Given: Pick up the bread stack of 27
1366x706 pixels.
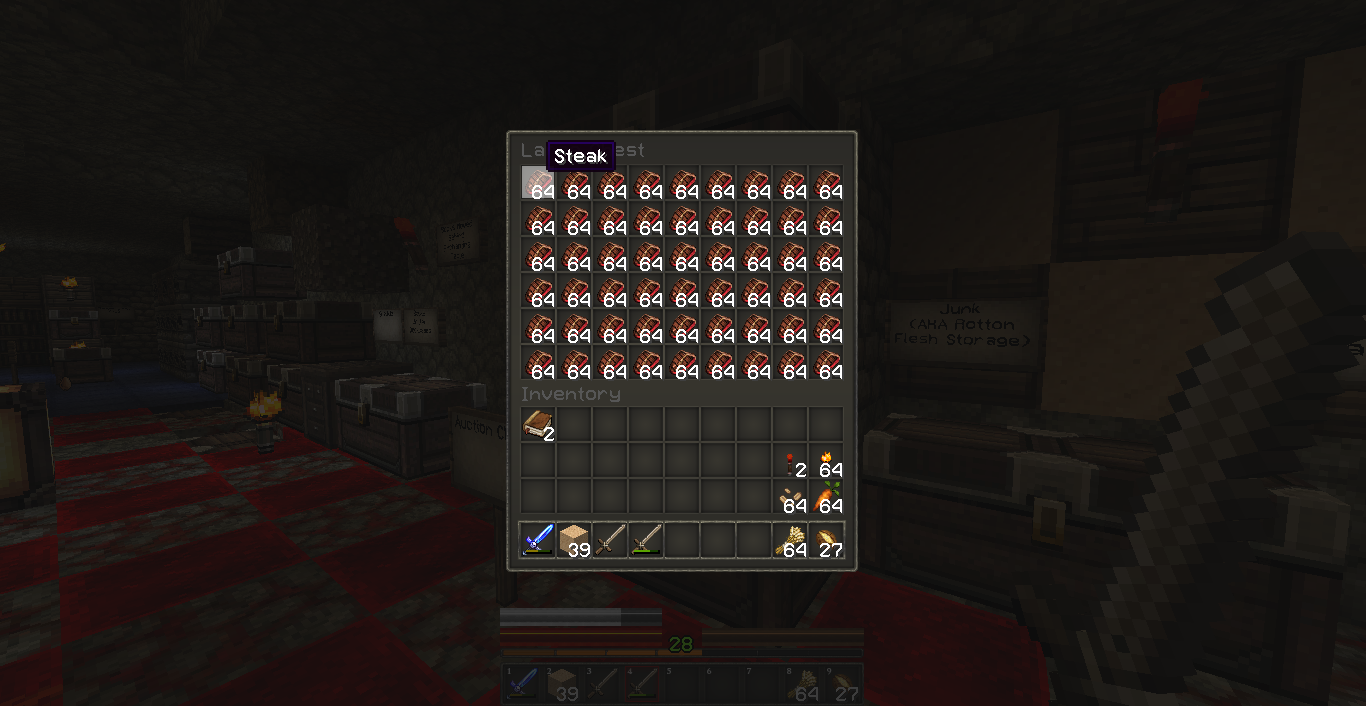Looking at the screenshot, I should pos(826,540).
